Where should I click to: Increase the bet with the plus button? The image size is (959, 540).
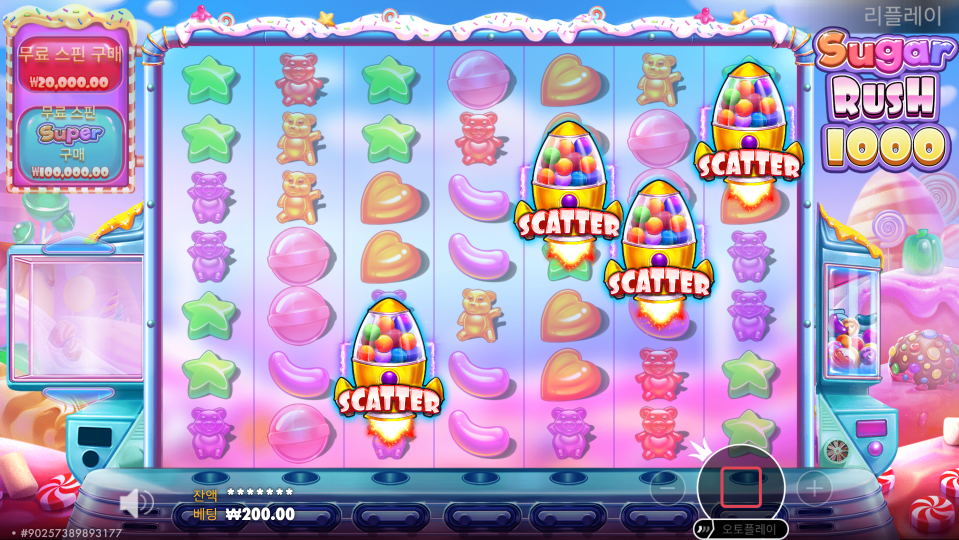click(814, 488)
